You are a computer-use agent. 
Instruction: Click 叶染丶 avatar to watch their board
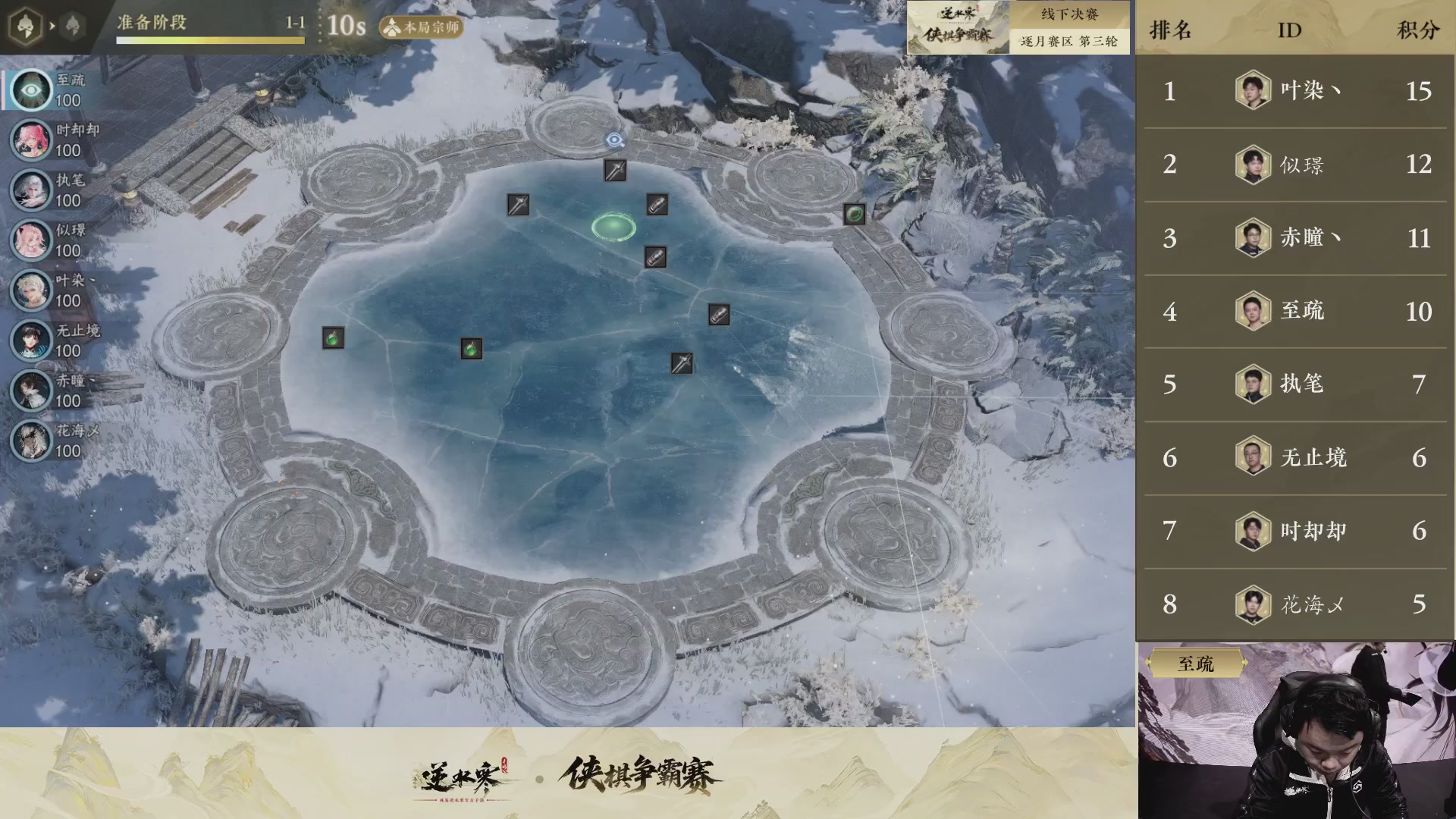(x=30, y=290)
